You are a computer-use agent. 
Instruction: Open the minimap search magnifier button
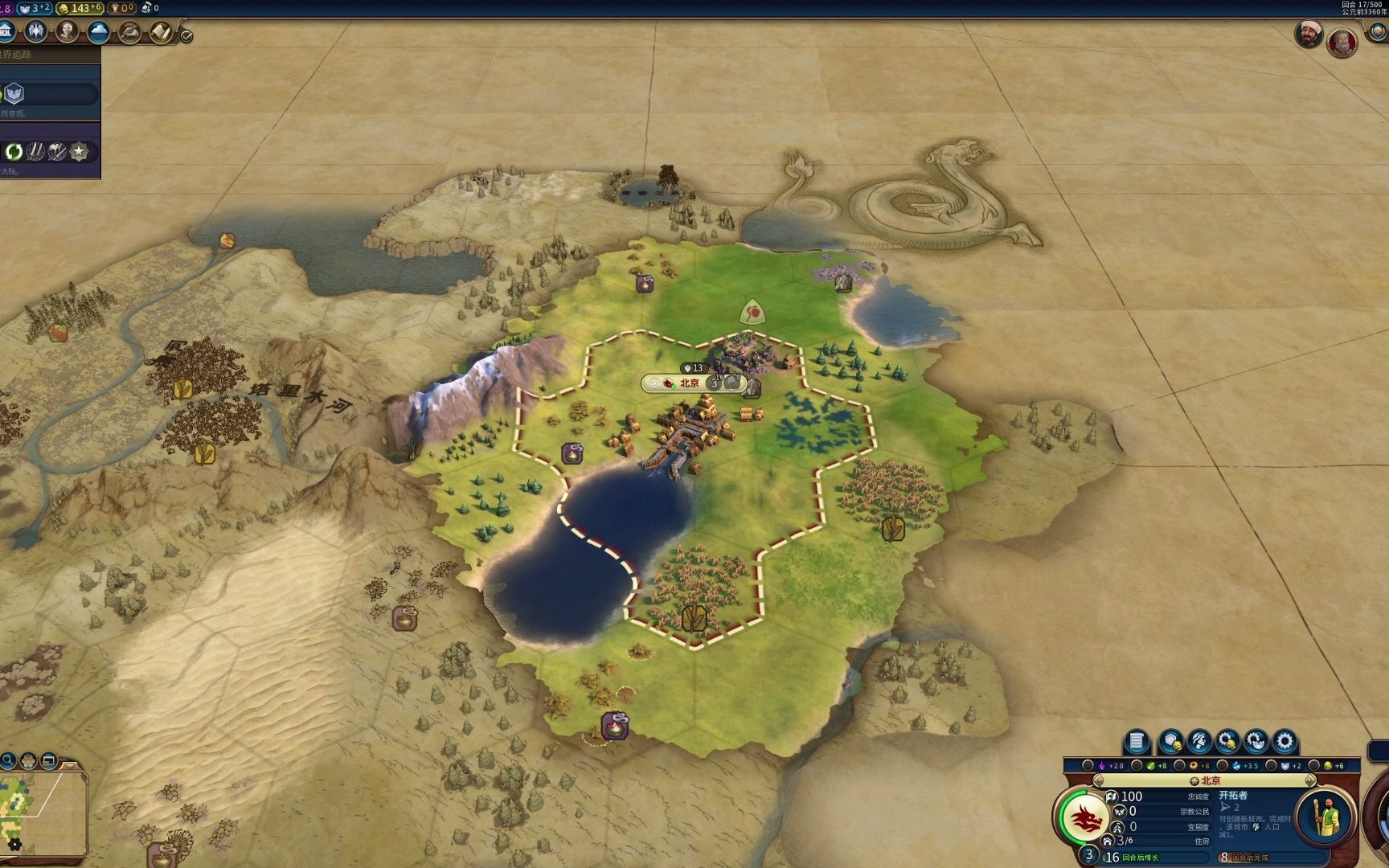pos(8,760)
